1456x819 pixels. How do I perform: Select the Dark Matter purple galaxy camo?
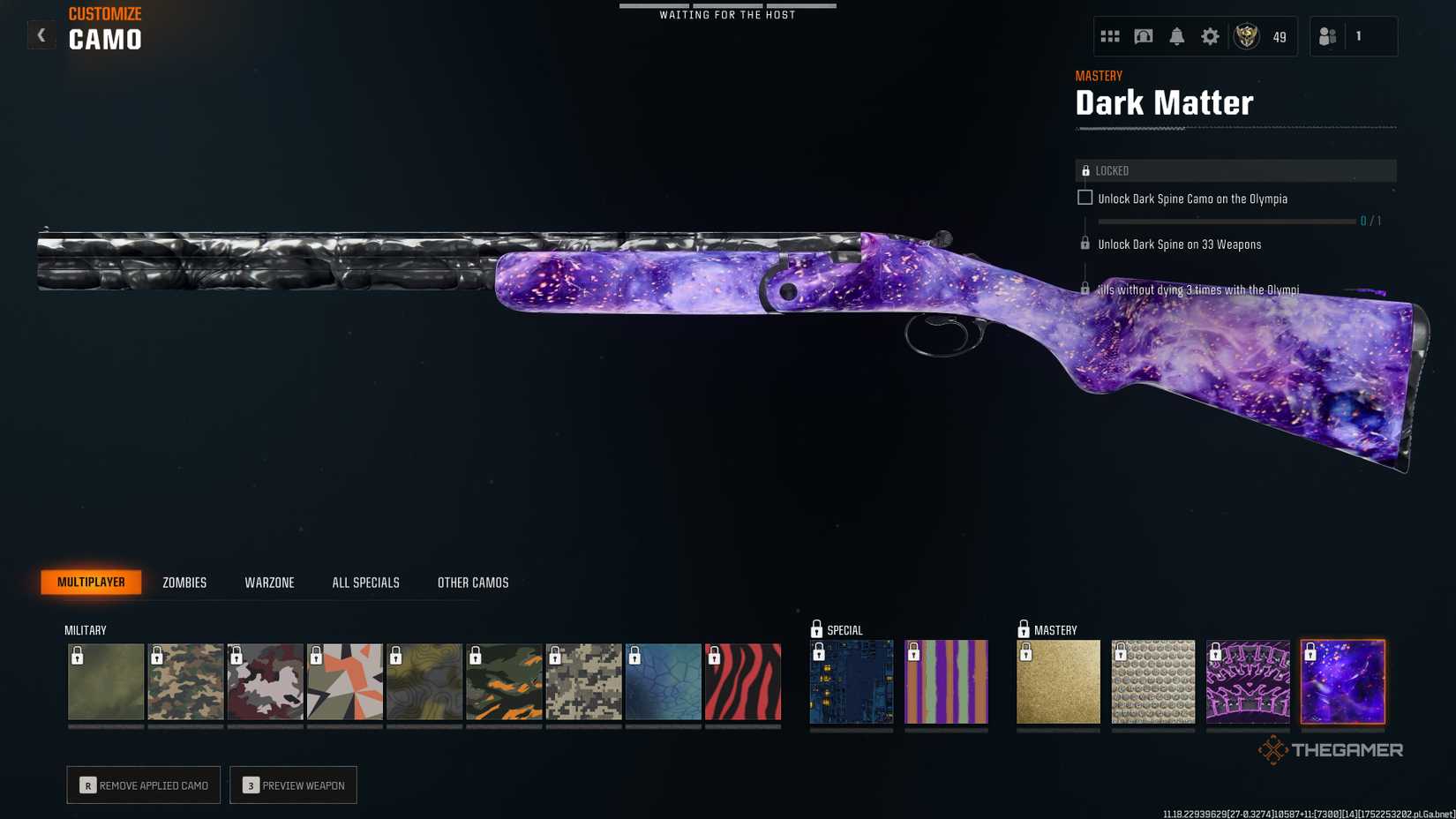click(x=1342, y=682)
